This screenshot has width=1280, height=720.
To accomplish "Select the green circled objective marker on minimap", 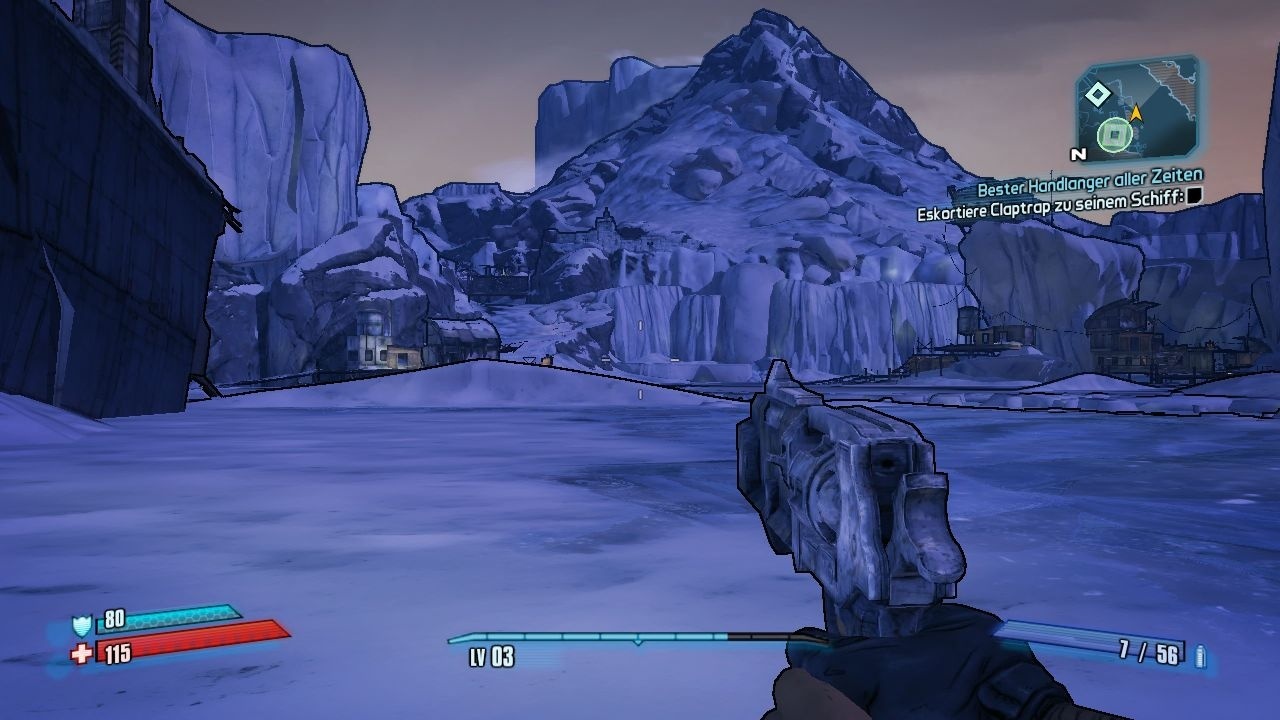I will pos(1114,134).
